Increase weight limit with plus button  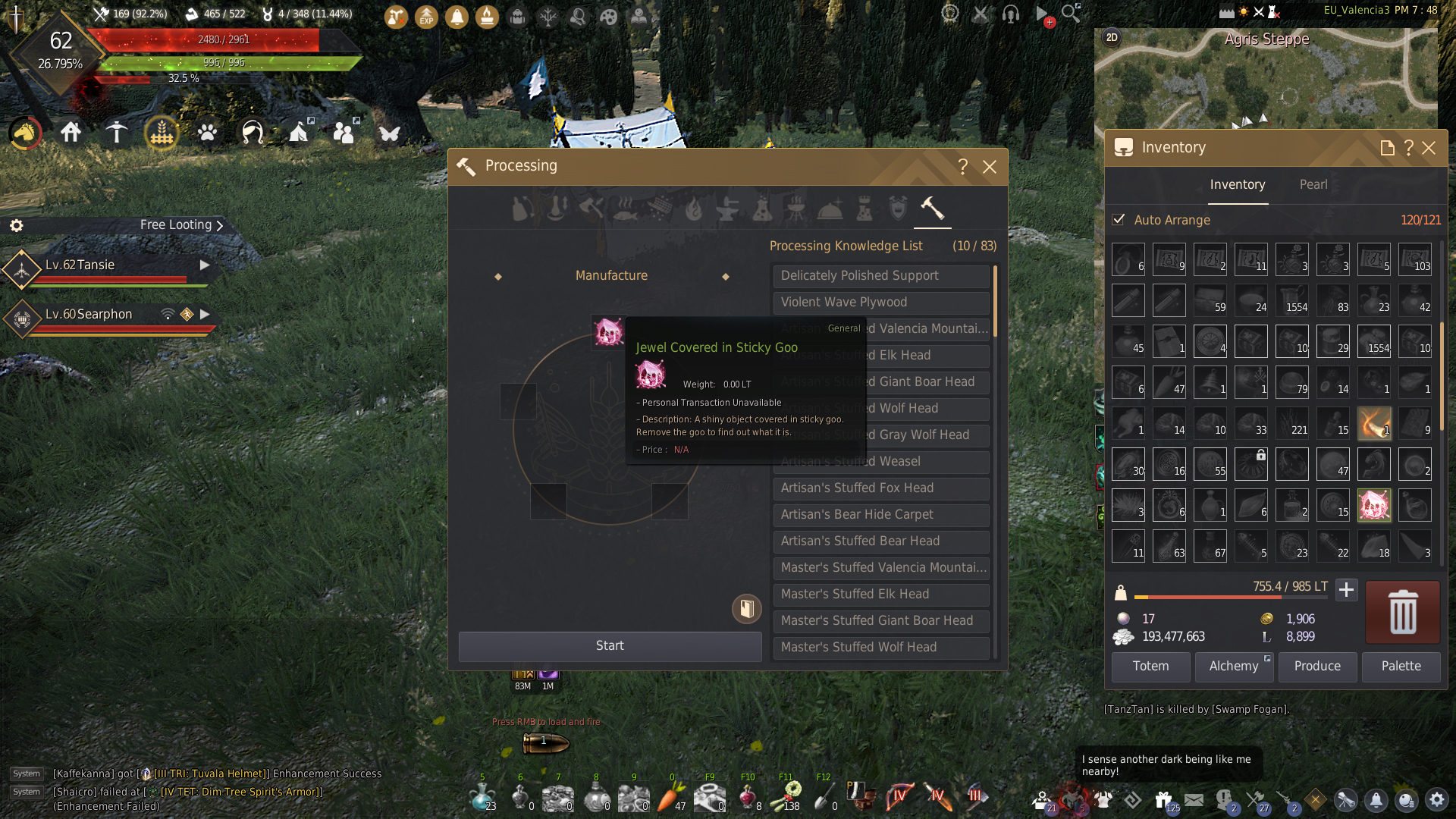(1346, 590)
